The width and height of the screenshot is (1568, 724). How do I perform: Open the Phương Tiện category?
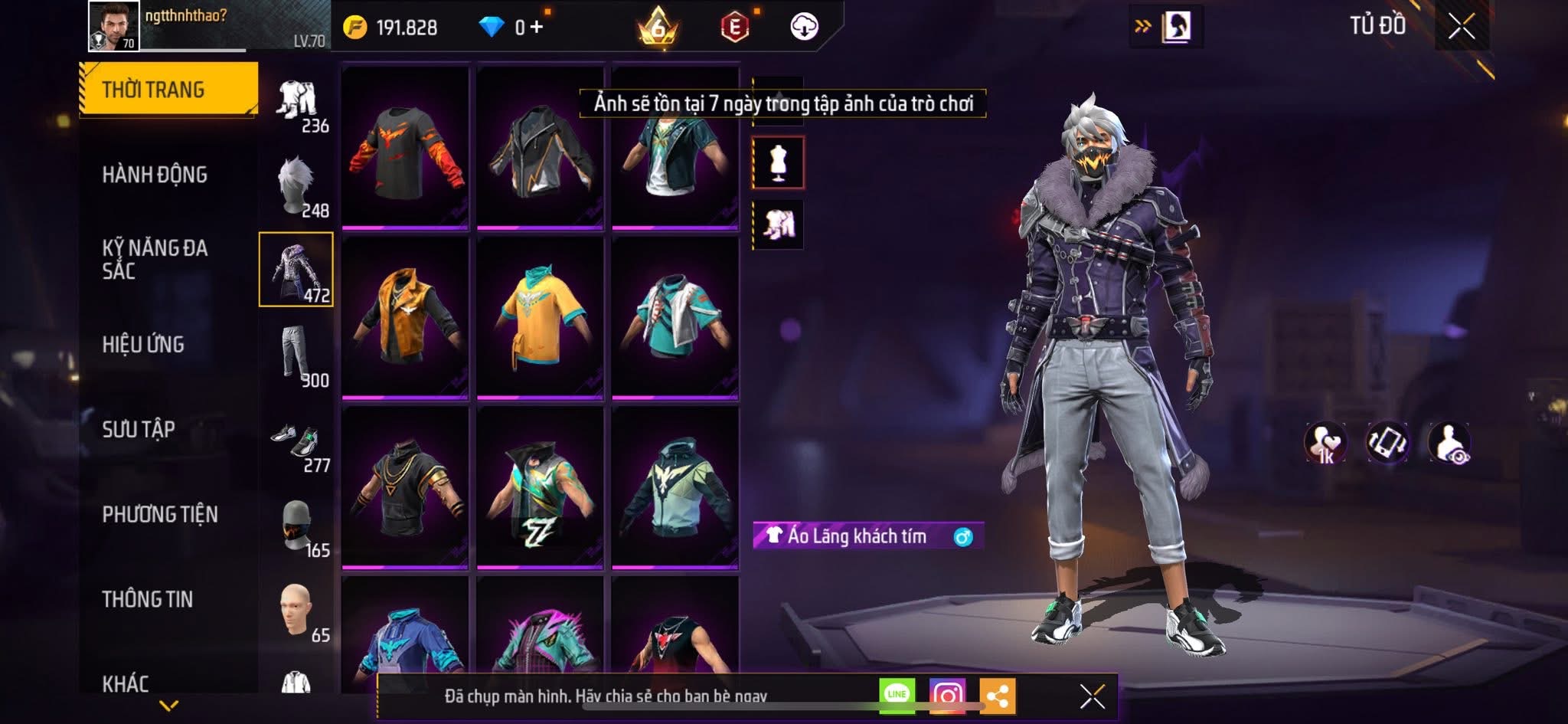160,514
